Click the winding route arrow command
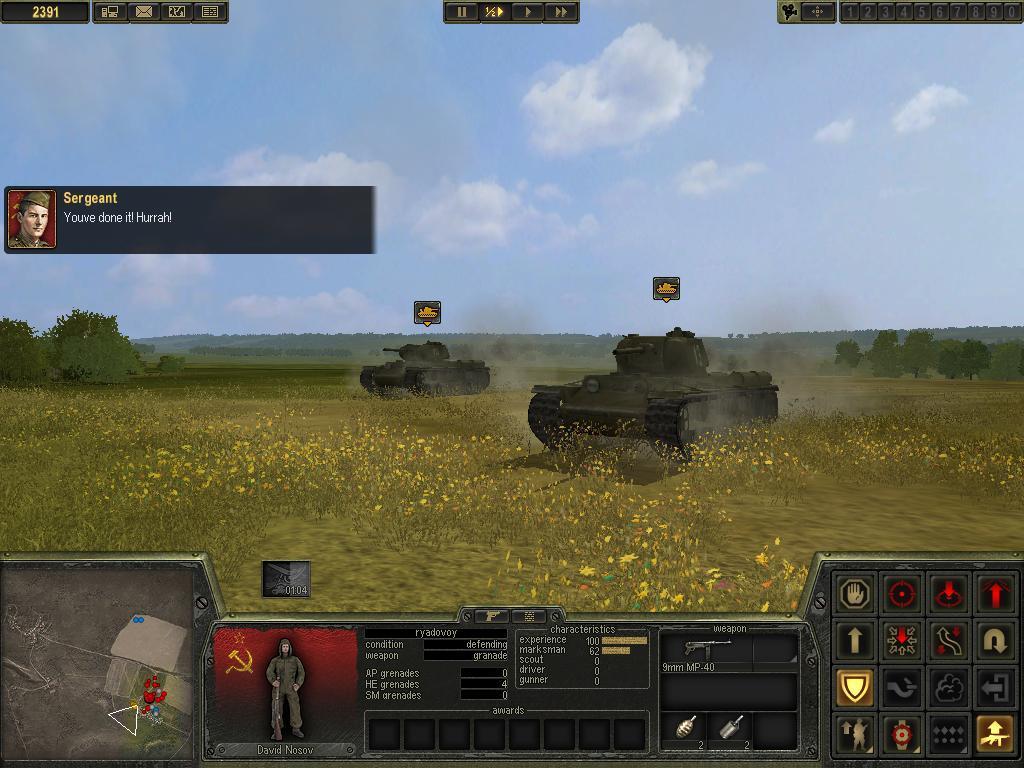The width and height of the screenshot is (1024, 768). 948,641
